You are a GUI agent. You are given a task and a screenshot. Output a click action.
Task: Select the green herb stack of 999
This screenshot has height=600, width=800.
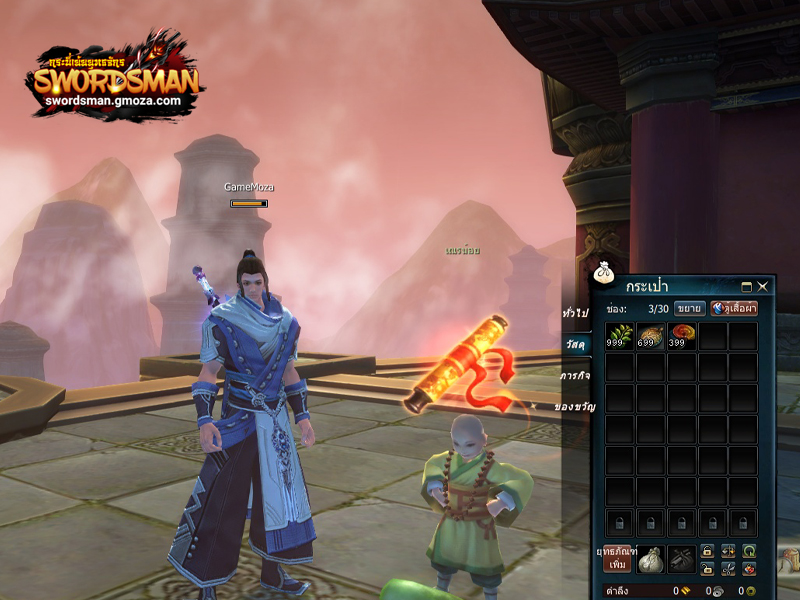point(620,336)
